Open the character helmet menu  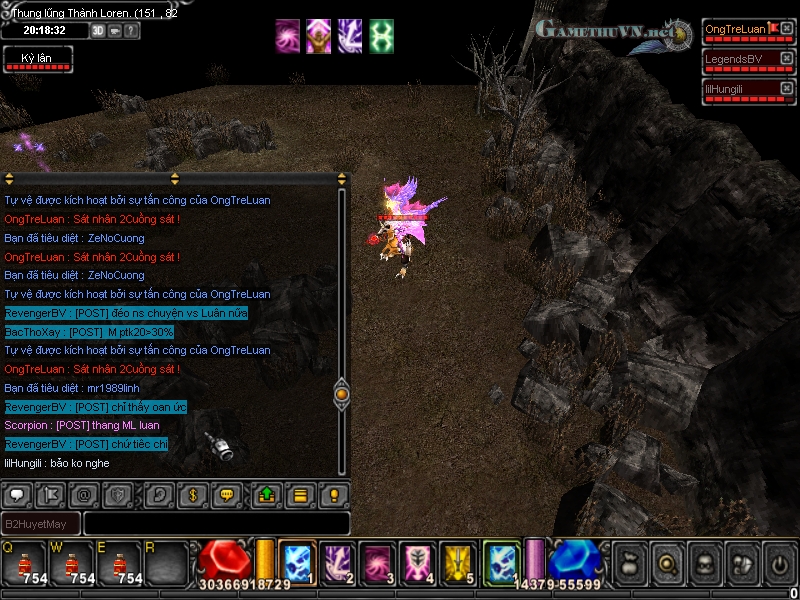point(704,564)
